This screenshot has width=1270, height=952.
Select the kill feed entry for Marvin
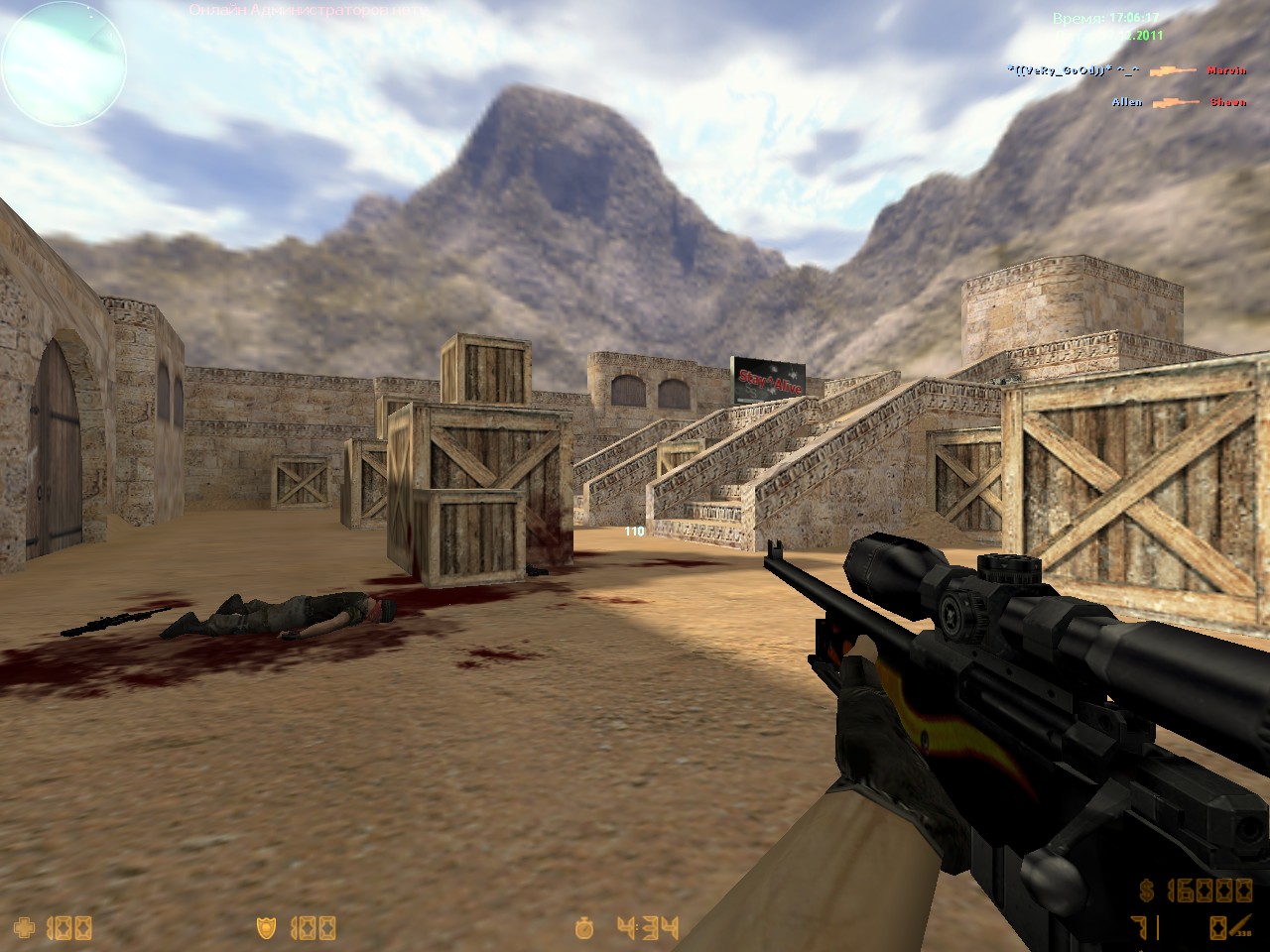click(x=1226, y=70)
